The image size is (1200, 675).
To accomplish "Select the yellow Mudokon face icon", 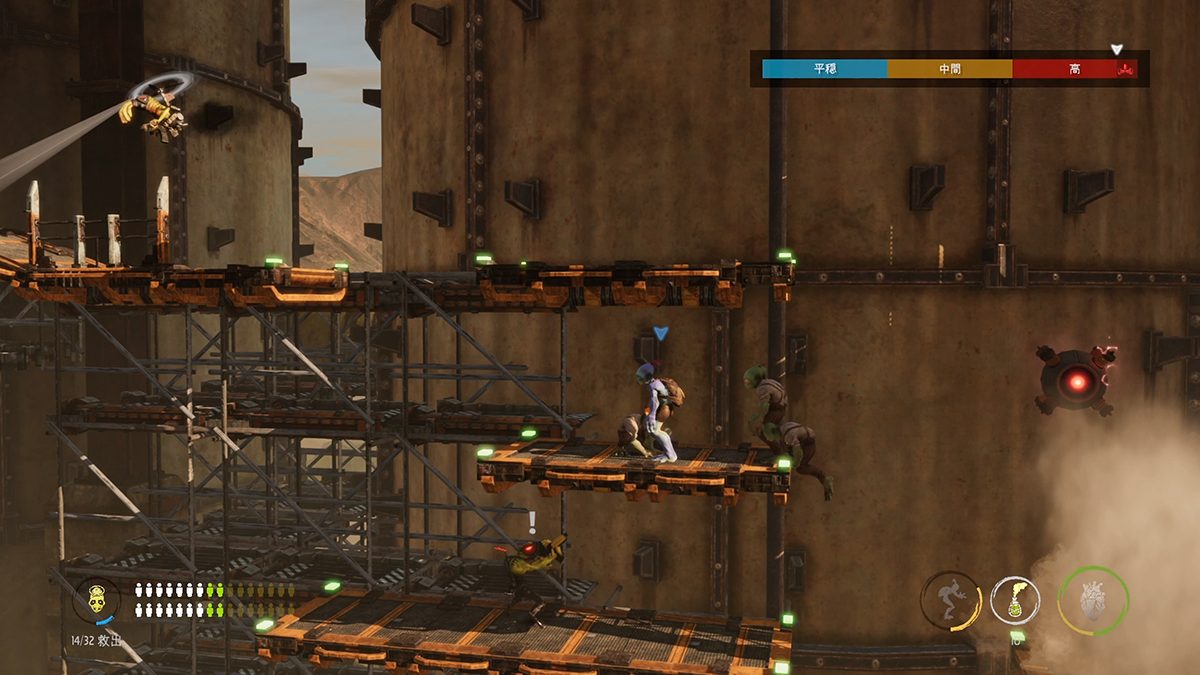I will pos(96,600).
